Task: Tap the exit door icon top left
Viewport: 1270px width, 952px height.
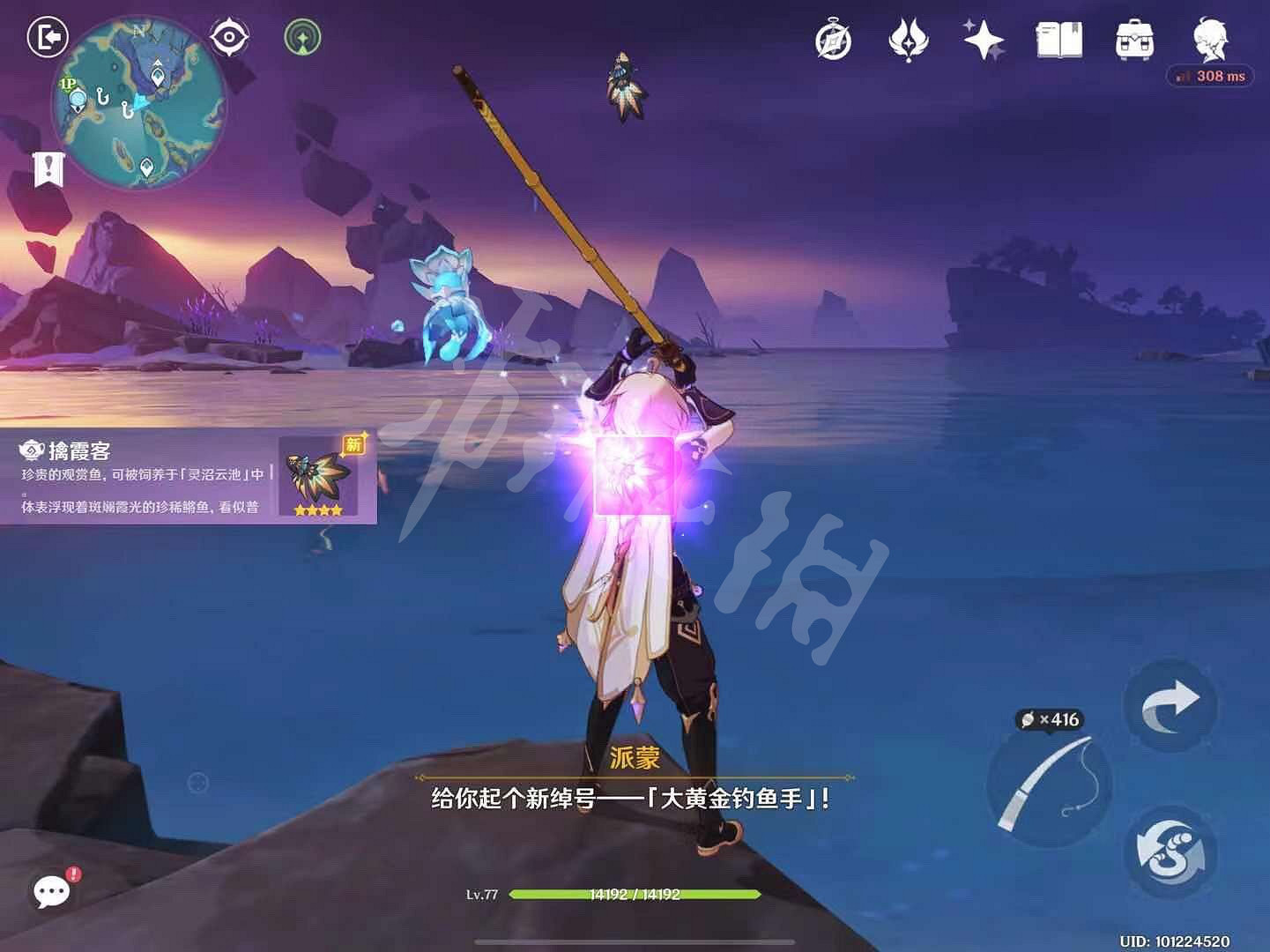Action: (x=48, y=37)
